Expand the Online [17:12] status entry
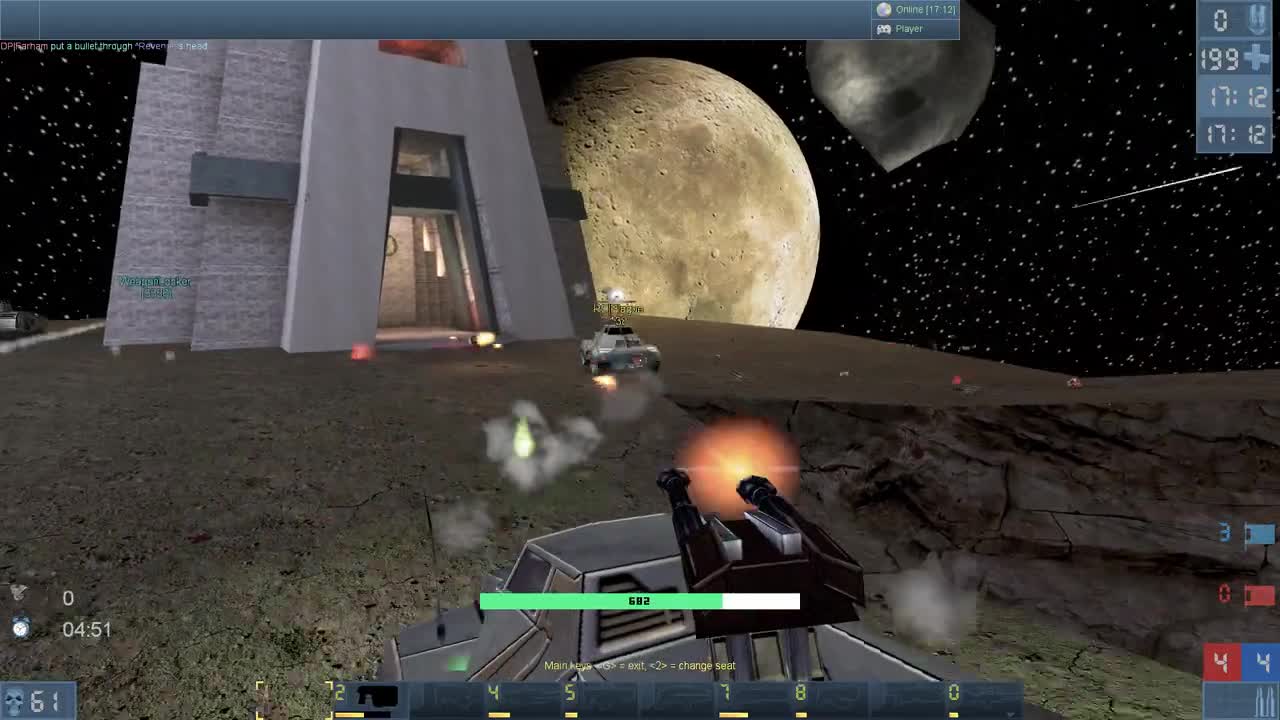The height and width of the screenshot is (720, 1280). [918, 8]
